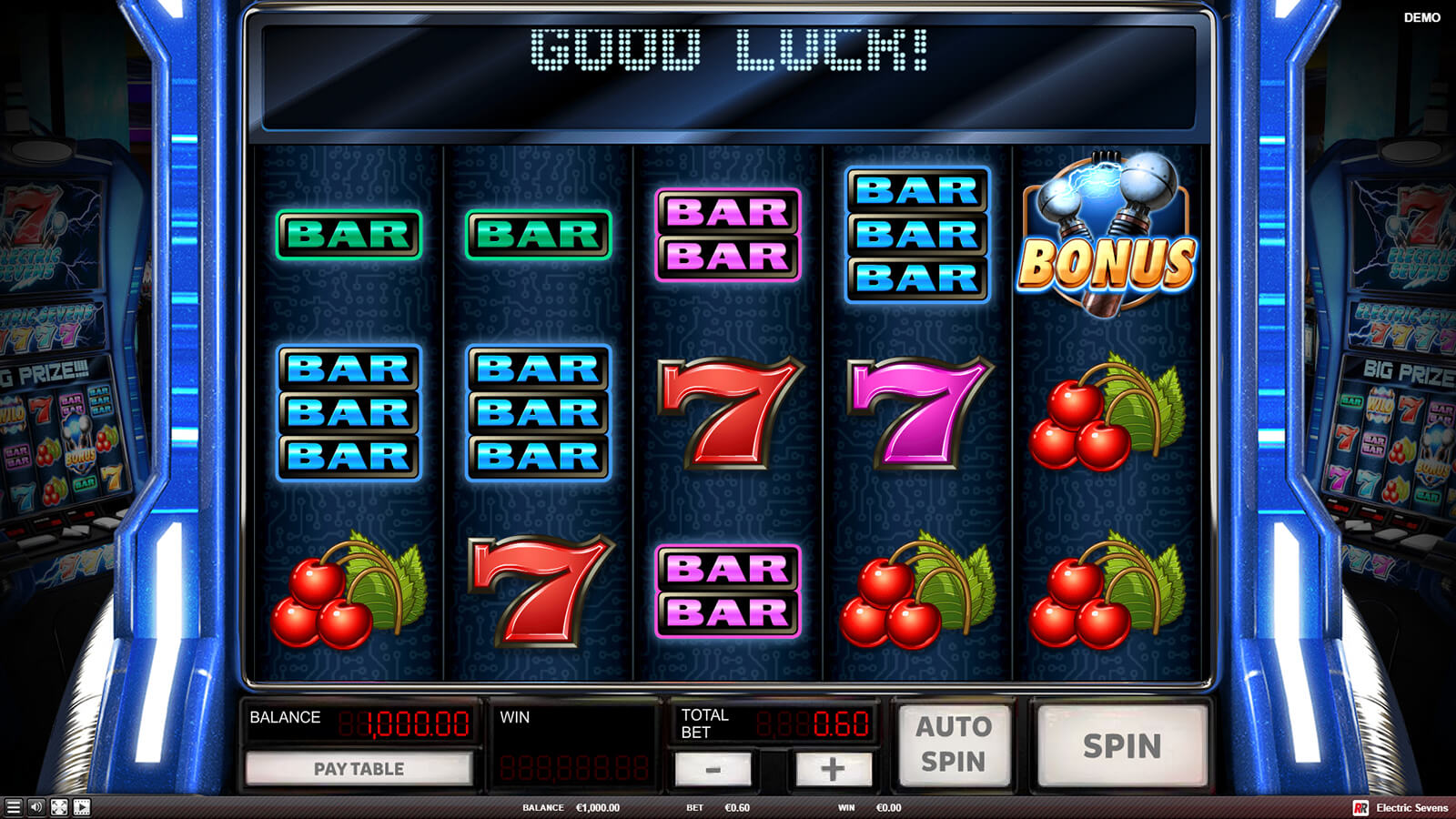
Task: Open the Pay Table
Action: (359, 769)
